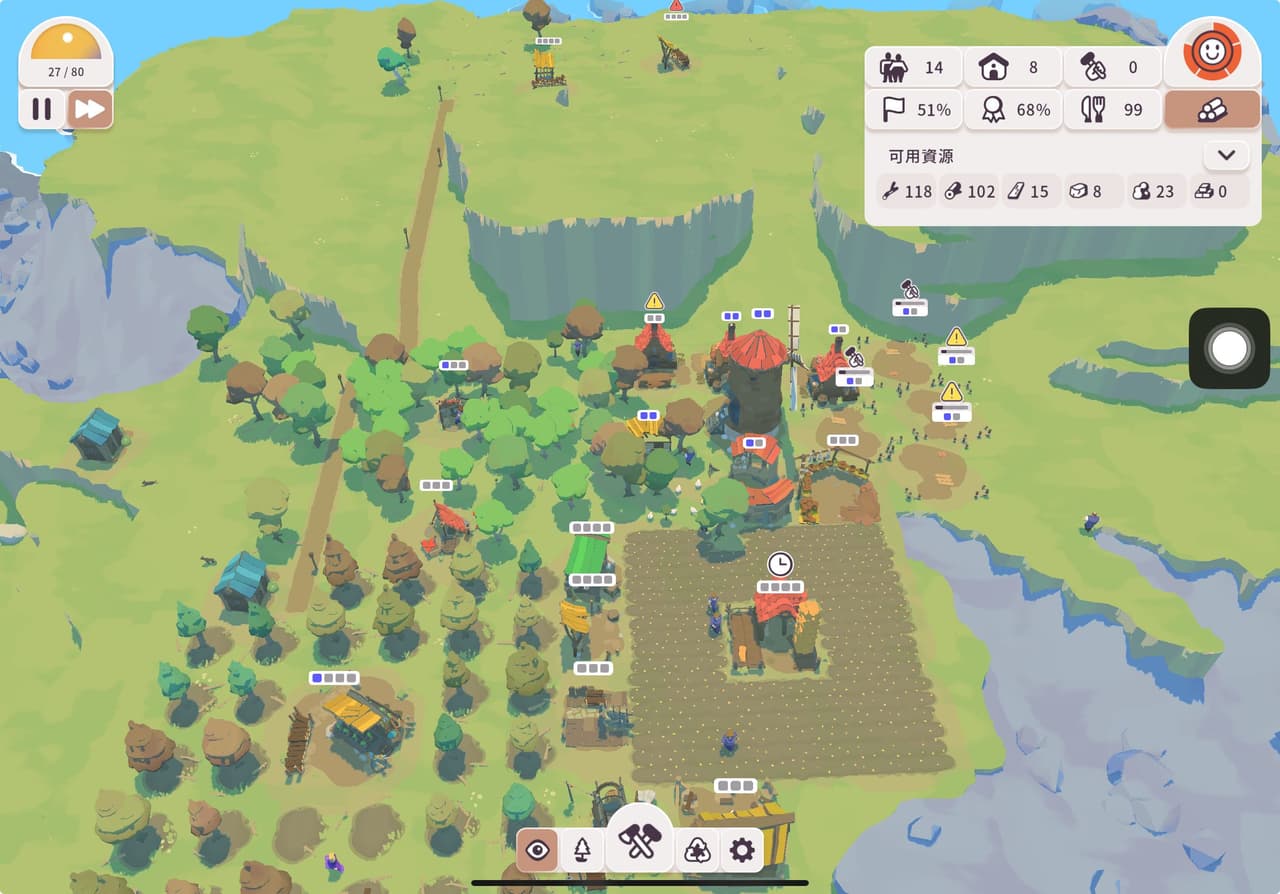
Task: Open settings with the gear icon
Action: (x=741, y=851)
